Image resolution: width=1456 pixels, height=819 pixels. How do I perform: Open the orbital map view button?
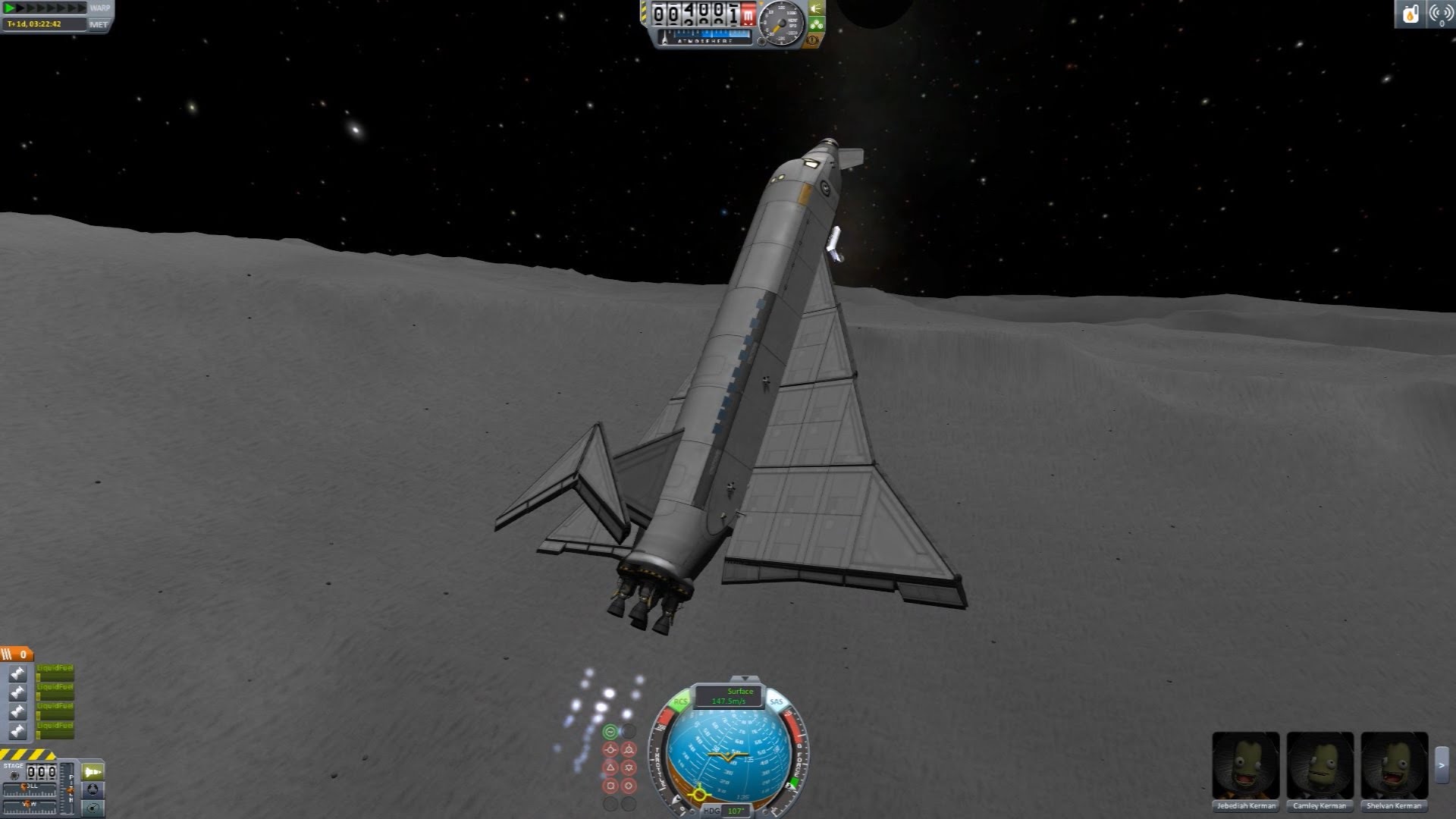pos(93,808)
